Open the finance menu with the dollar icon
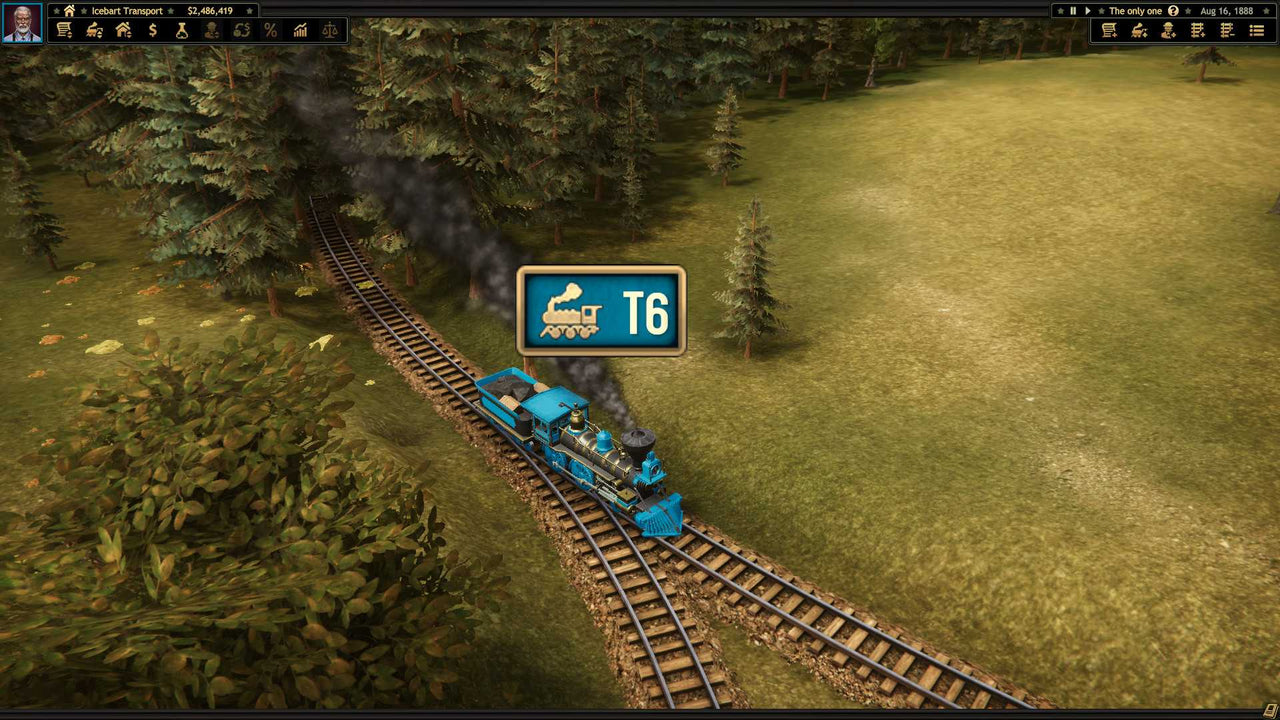 click(x=151, y=30)
